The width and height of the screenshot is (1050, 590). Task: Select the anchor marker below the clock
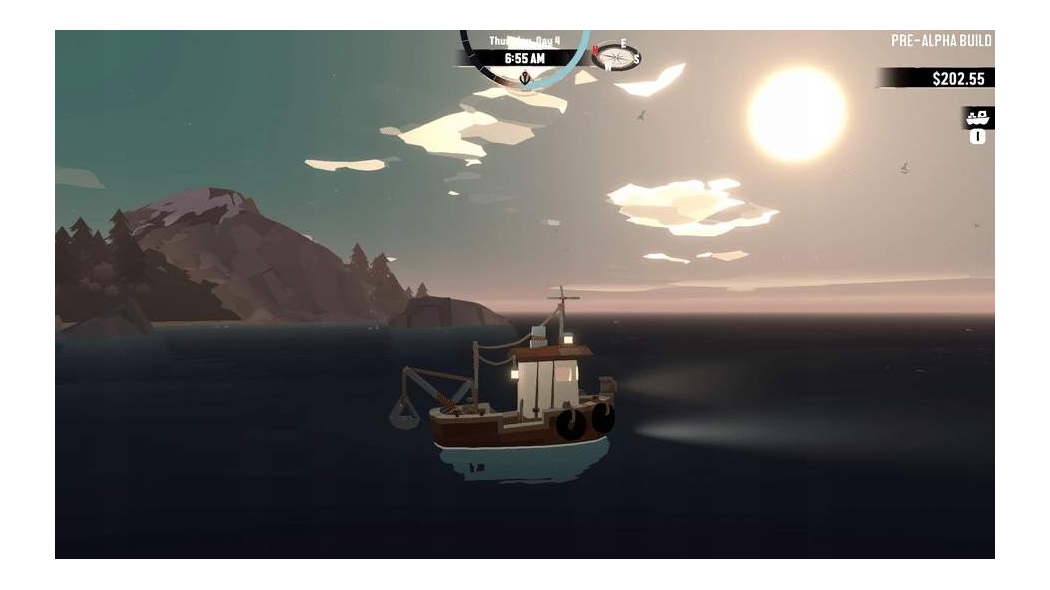pyautogui.click(x=524, y=77)
